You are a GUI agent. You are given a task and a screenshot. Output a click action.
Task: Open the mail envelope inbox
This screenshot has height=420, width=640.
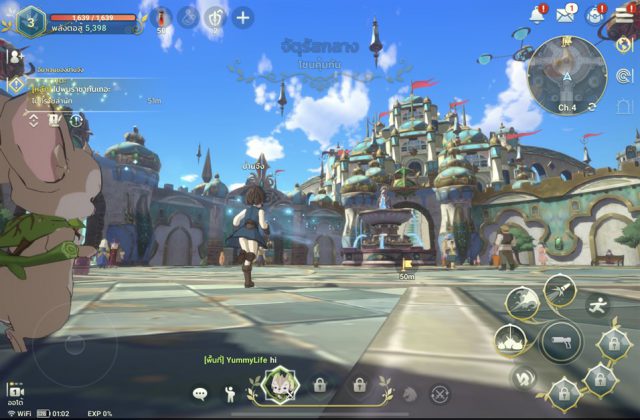coord(566,14)
